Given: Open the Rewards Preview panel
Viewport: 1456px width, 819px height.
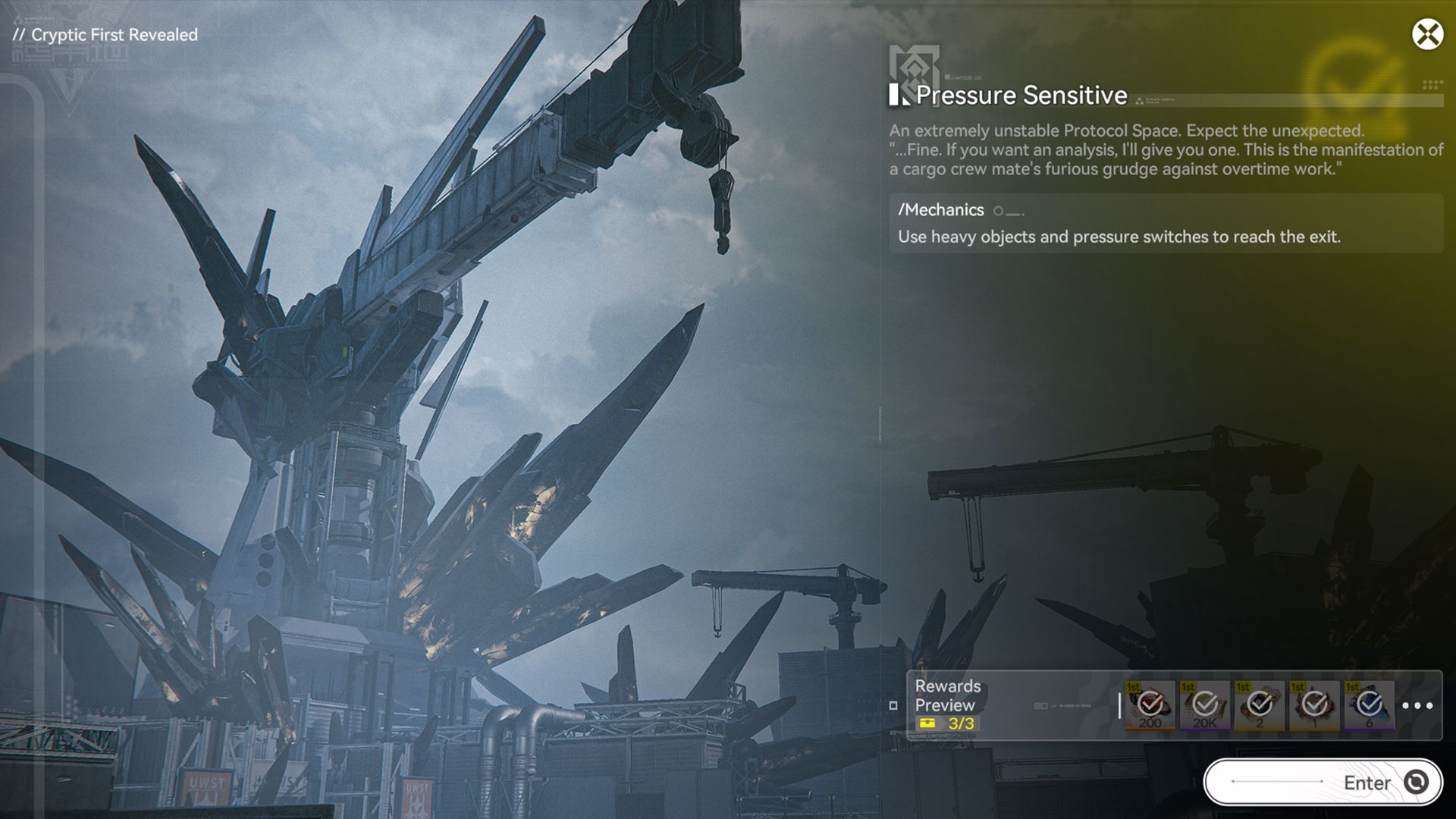Looking at the screenshot, I should pos(948,704).
